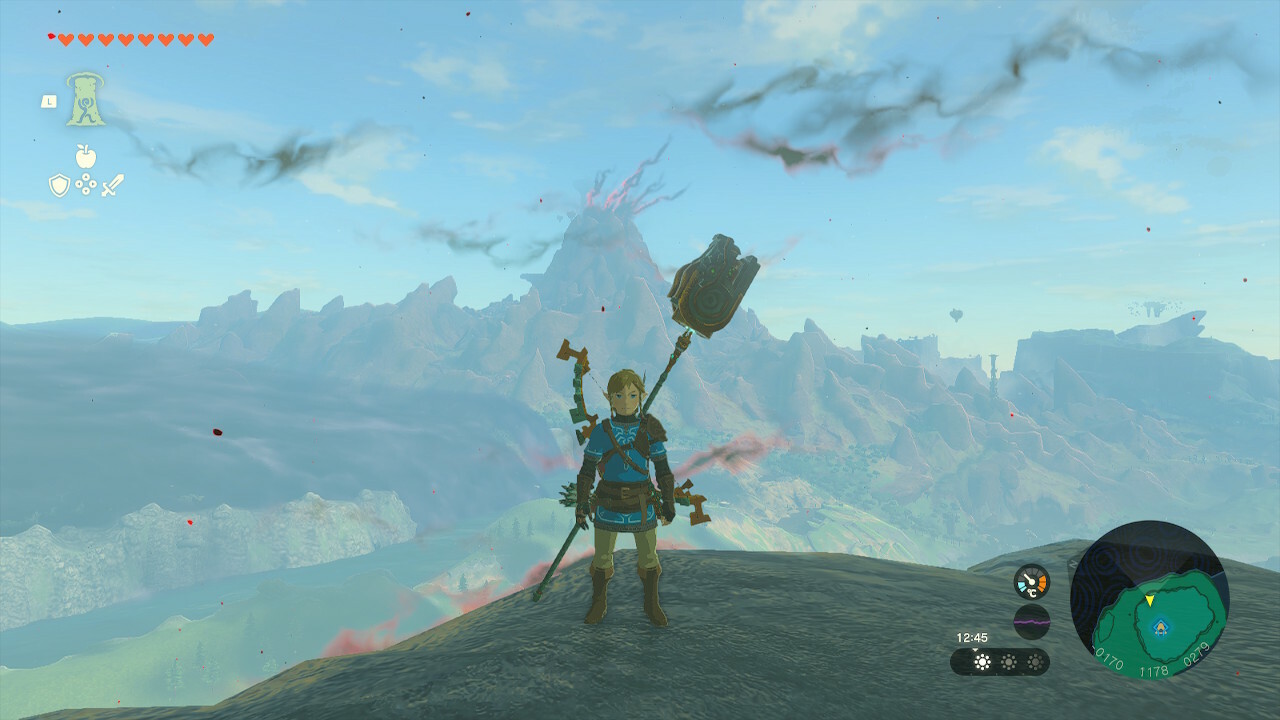Select the yellow player arrow on the minimap
The image size is (1280, 720).
coord(1150,600)
